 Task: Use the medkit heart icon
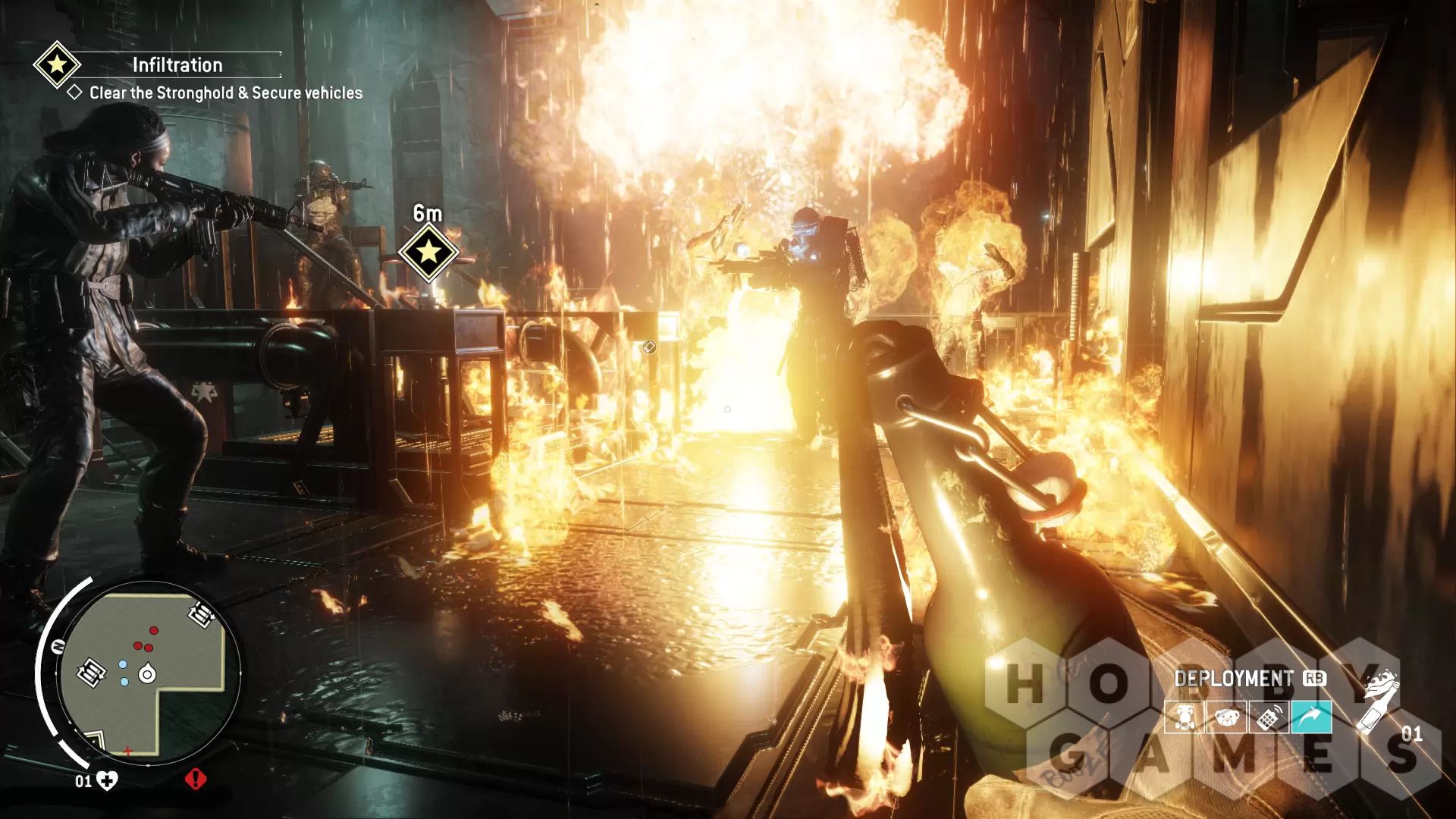(x=108, y=781)
